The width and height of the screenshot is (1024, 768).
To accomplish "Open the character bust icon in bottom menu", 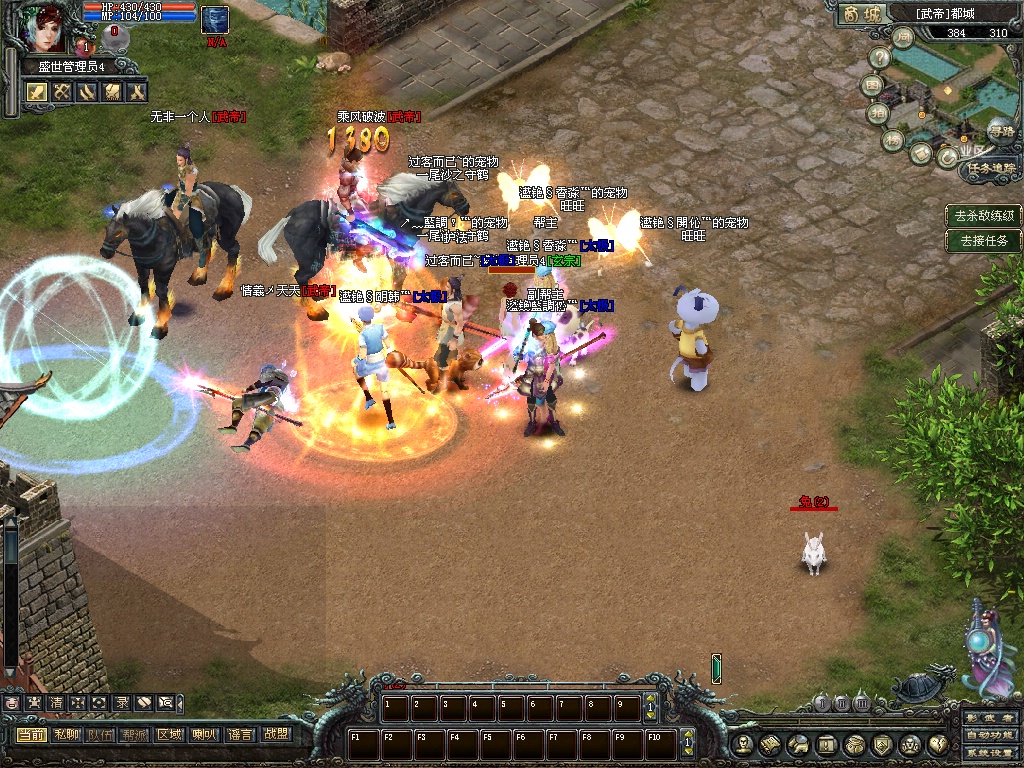I will (741, 745).
